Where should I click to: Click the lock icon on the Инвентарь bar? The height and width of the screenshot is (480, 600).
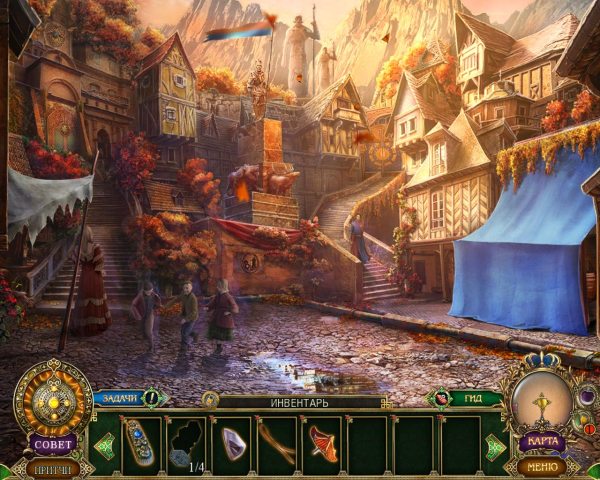[x=210, y=400]
